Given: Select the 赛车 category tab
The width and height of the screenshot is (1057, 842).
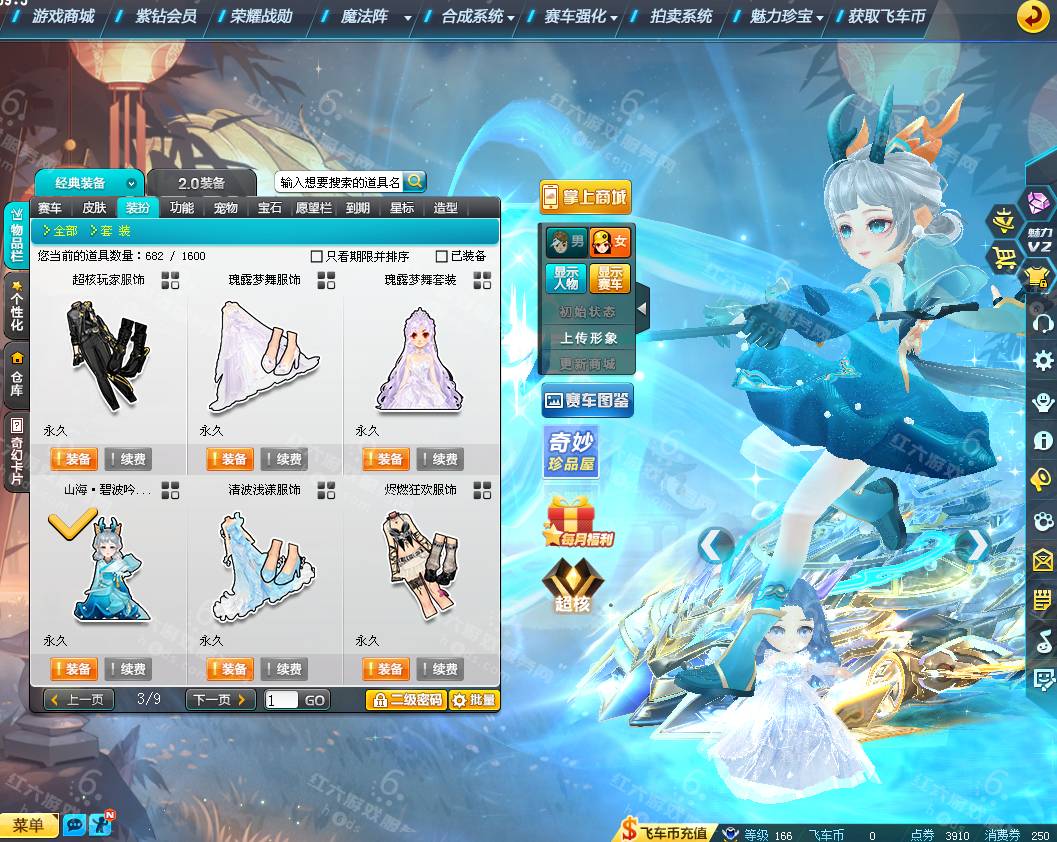Looking at the screenshot, I should click(50, 208).
